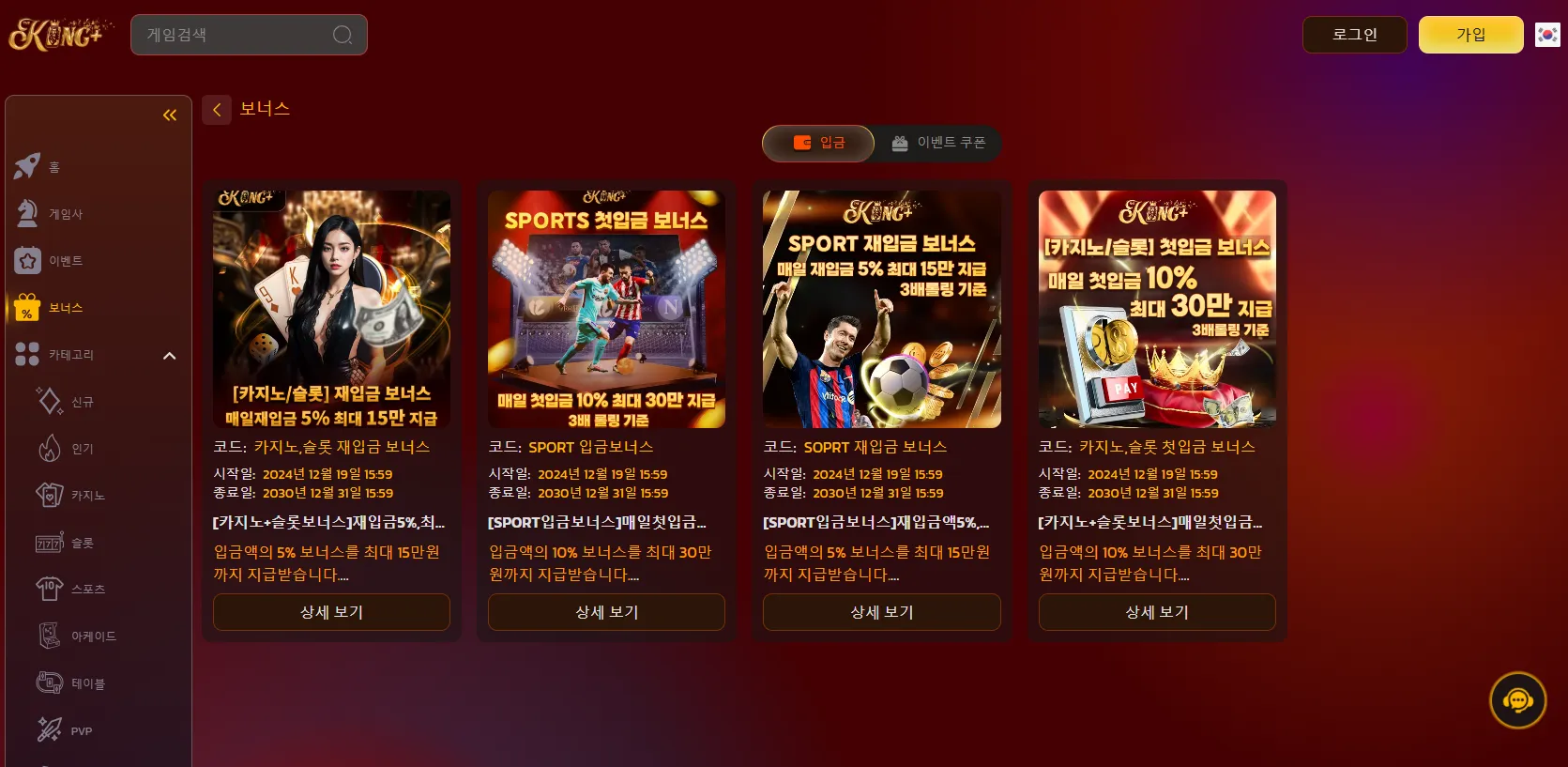This screenshot has height=767, width=1568.
Task: Select the 입금 deposit tab
Action: pos(817,143)
